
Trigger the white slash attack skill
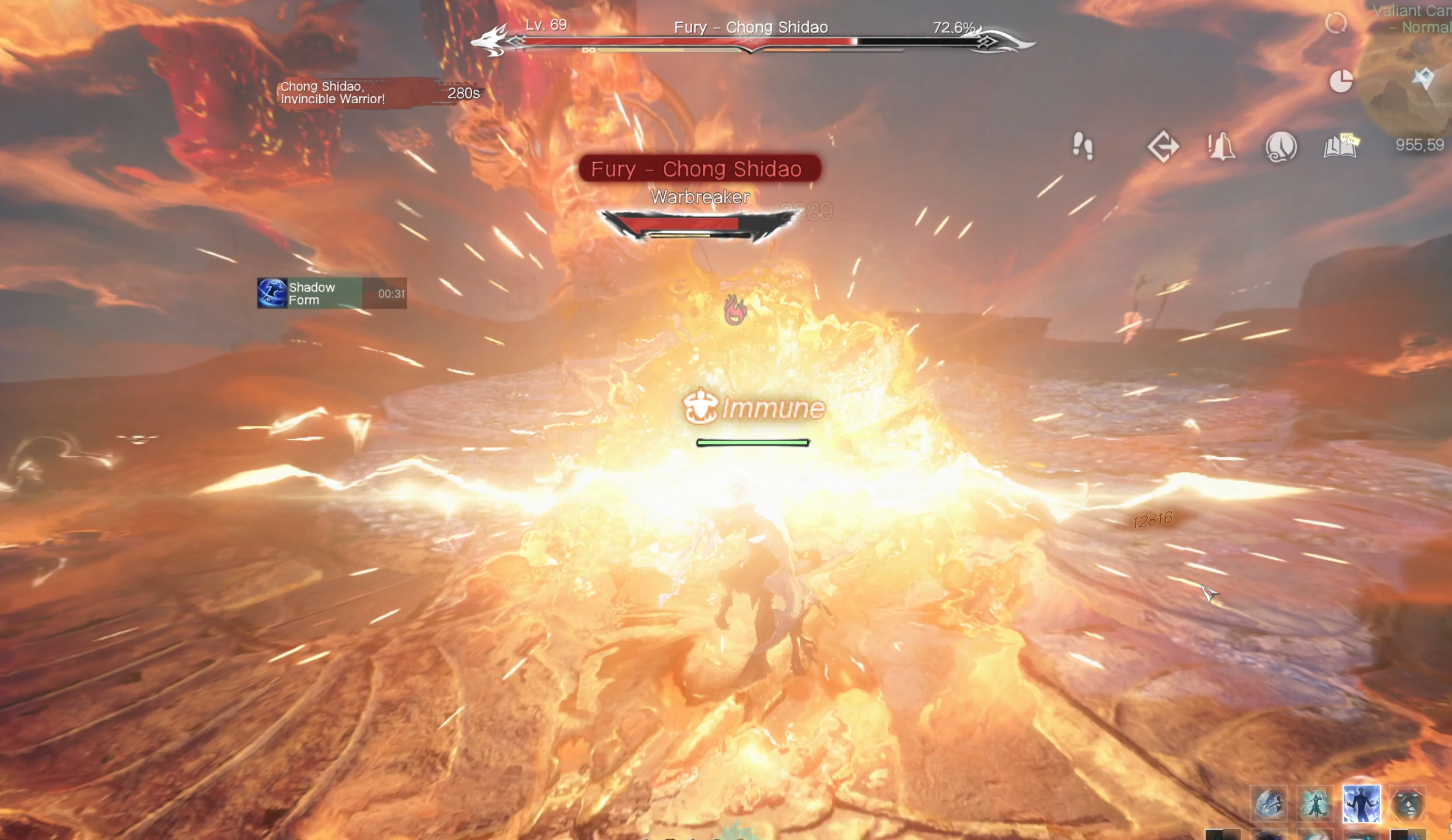point(1269,804)
